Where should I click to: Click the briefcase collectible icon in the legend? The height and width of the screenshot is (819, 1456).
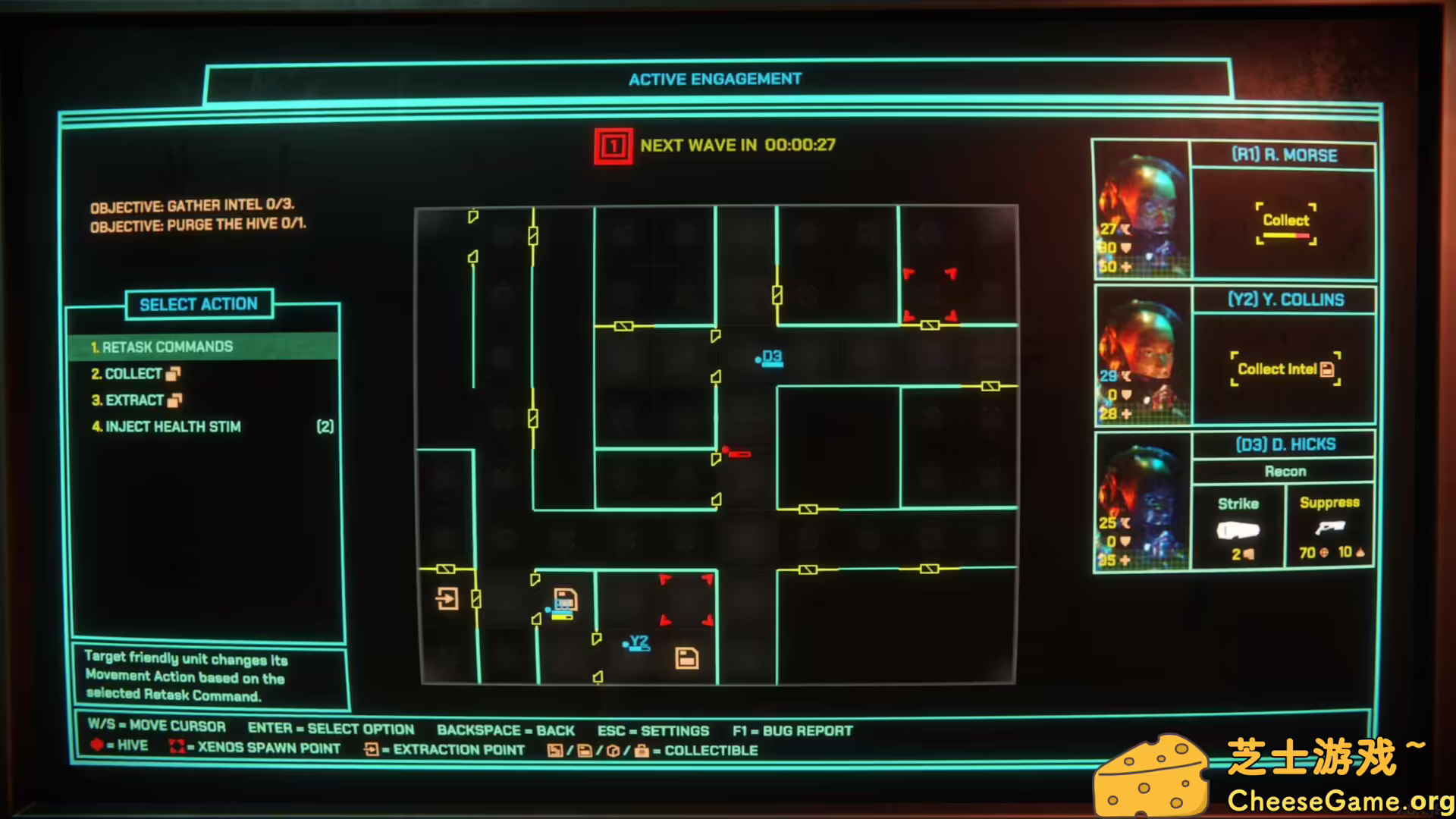642,751
